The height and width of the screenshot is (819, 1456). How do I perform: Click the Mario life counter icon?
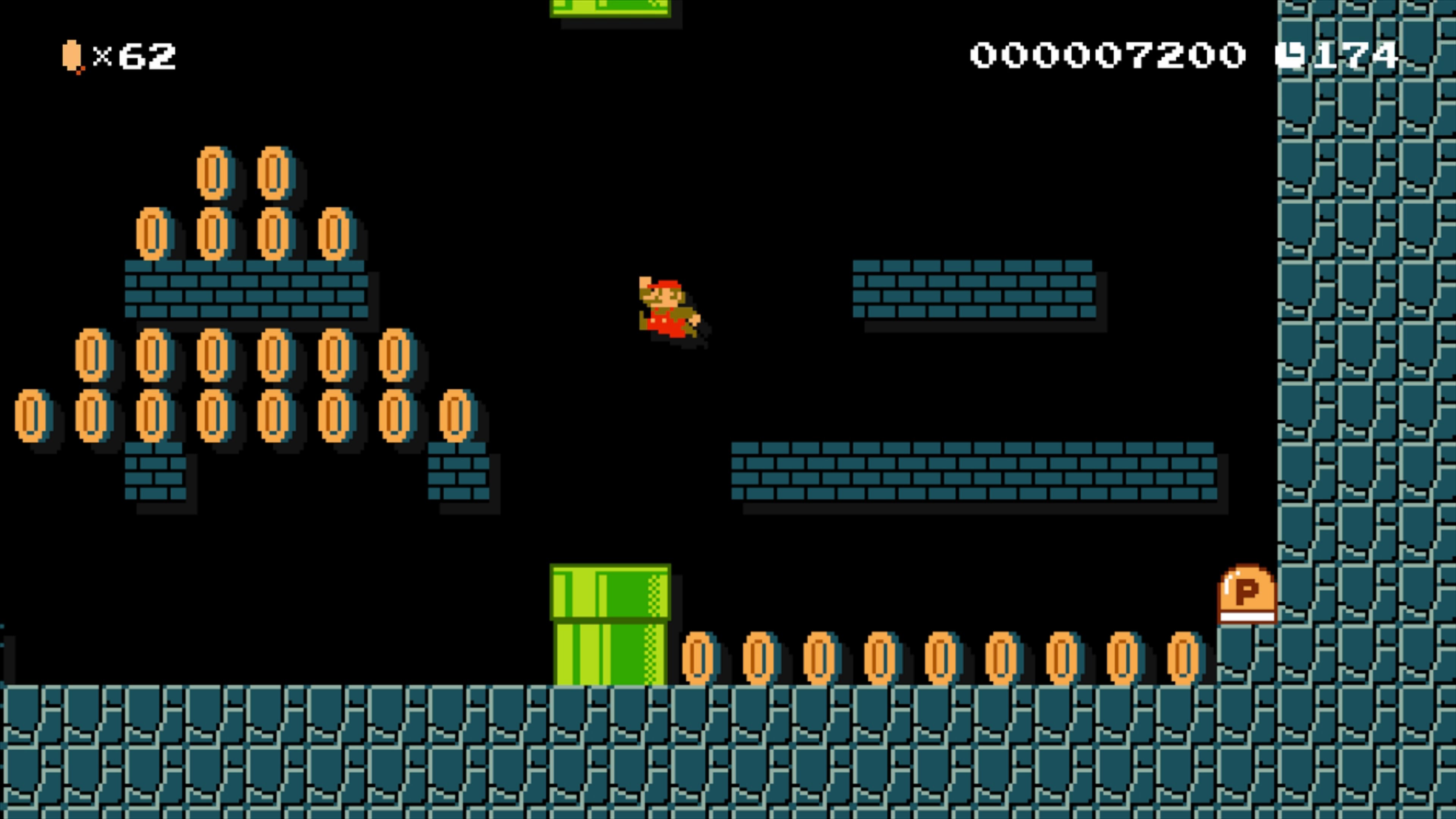pyautogui.click(x=71, y=56)
